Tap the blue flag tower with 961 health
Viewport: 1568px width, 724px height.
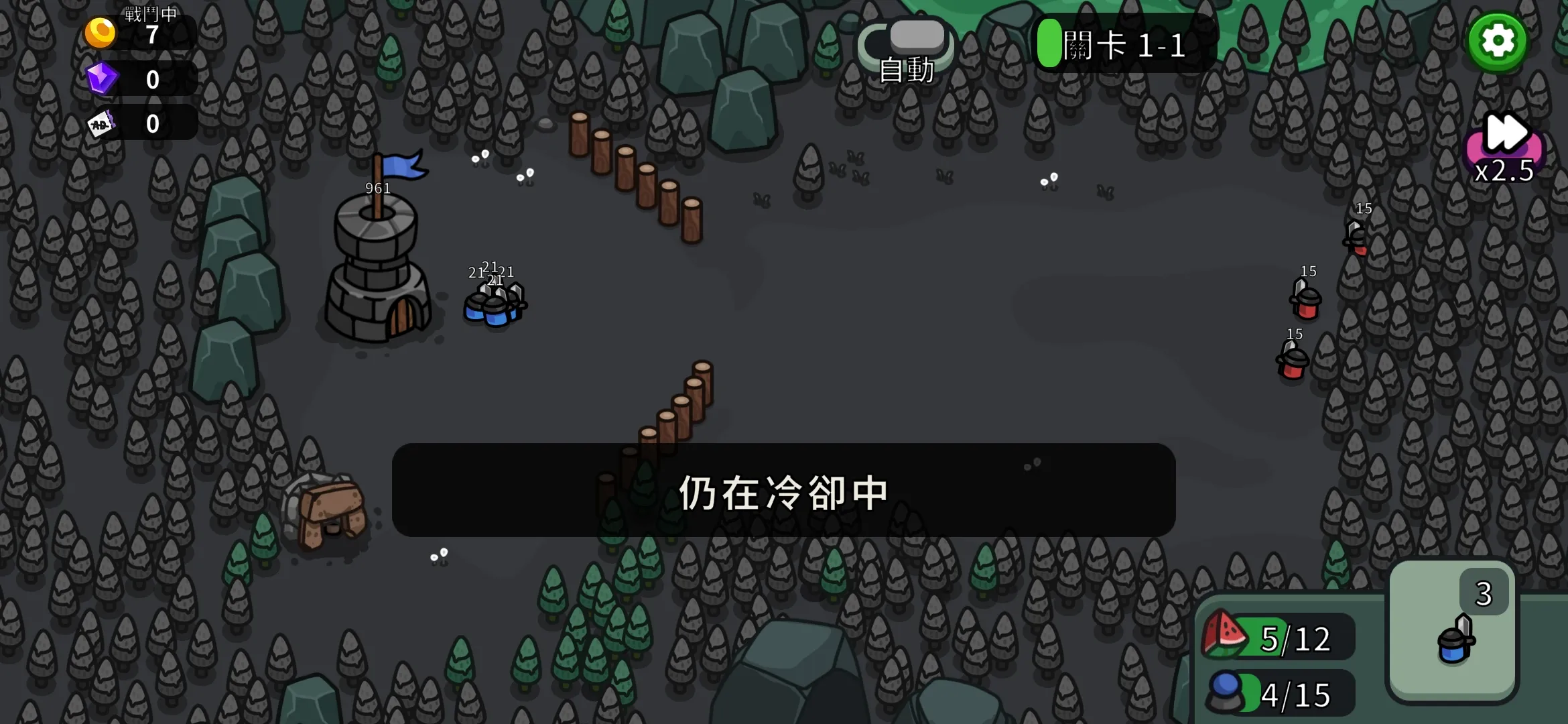379,268
